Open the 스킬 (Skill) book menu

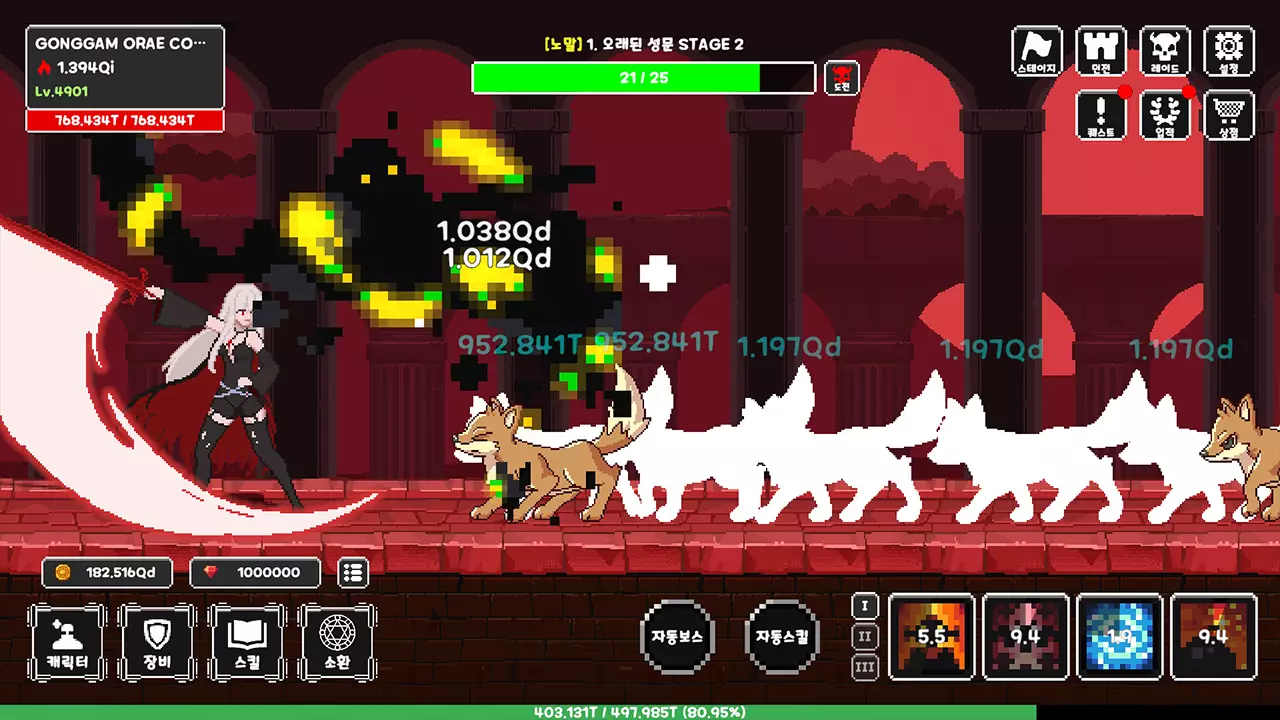[x=247, y=642]
